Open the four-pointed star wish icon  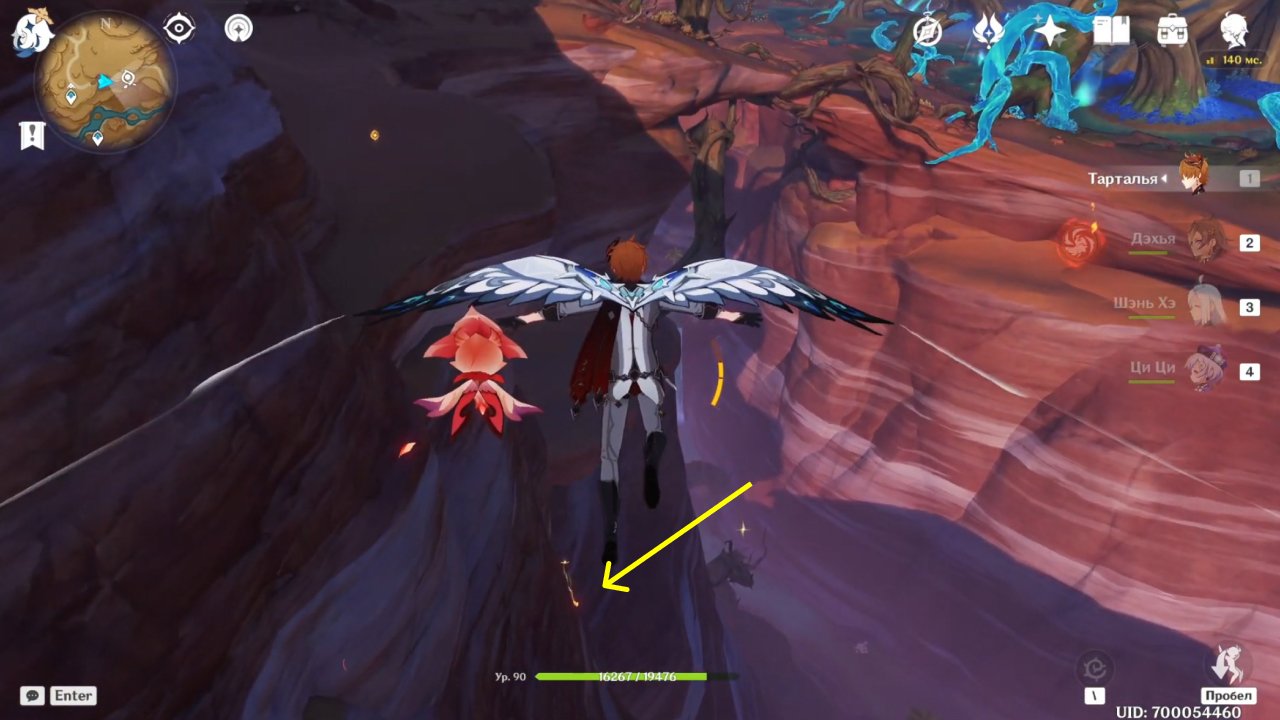coord(1050,32)
